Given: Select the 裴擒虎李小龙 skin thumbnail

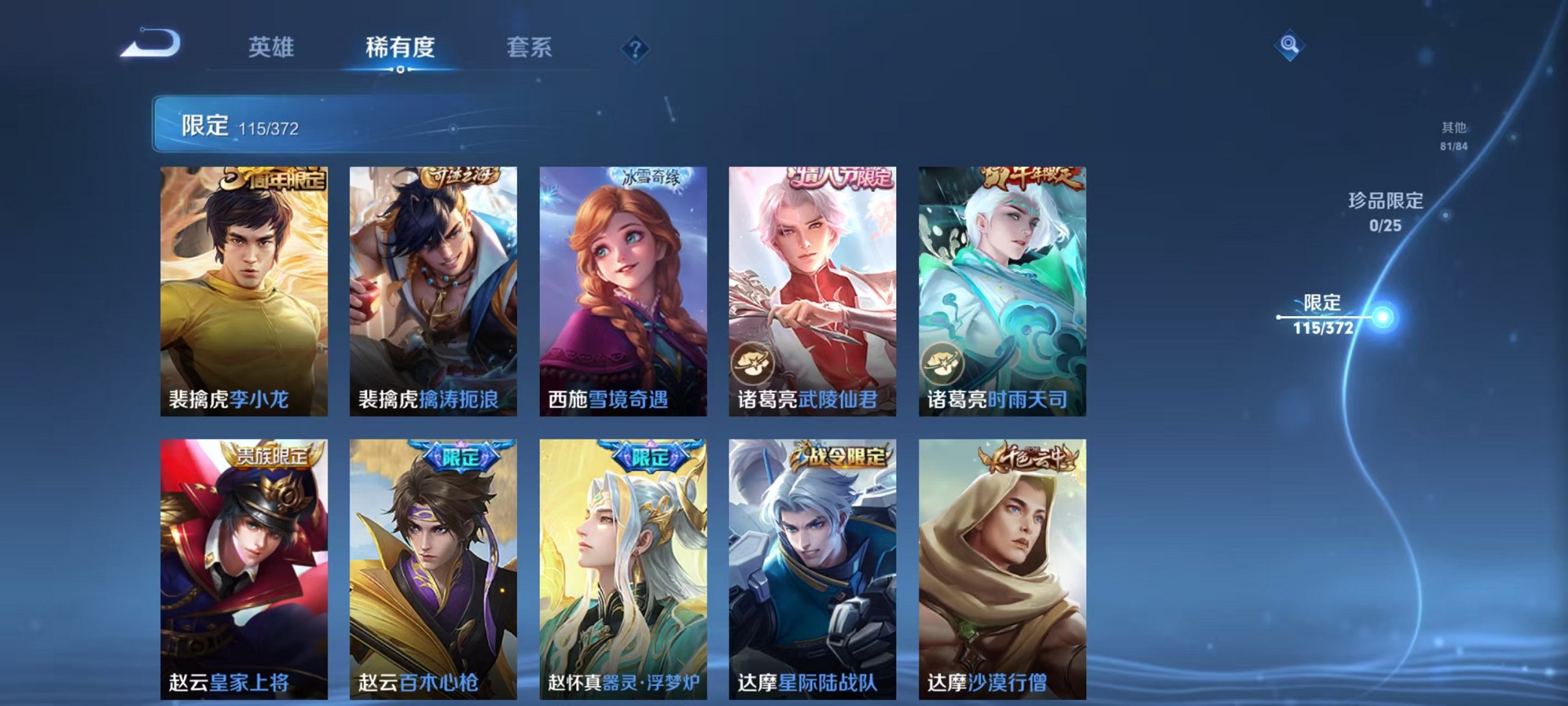Looking at the screenshot, I should (x=246, y=292).
